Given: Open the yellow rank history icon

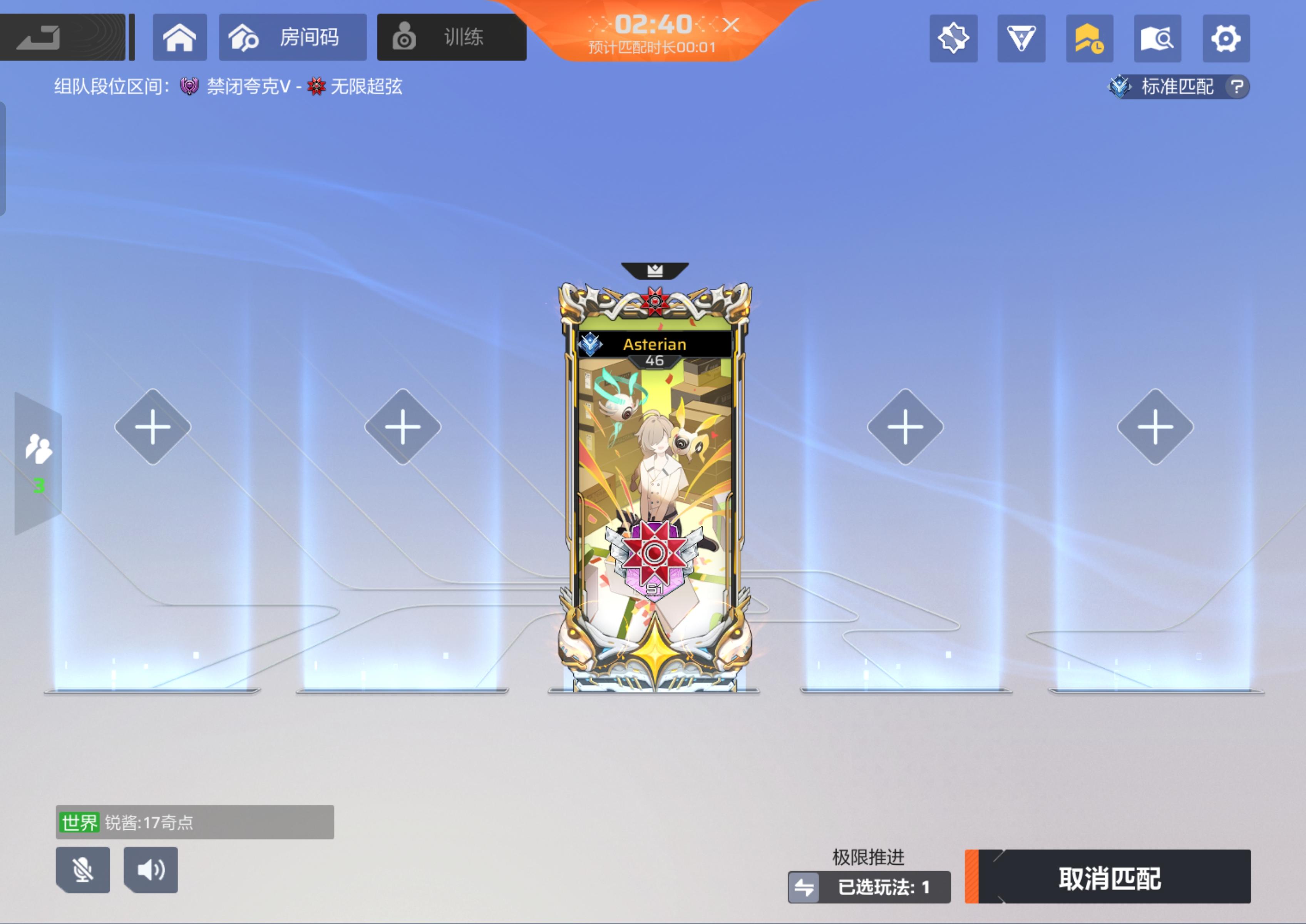Looking at the screenshot, I should [x=1089, y=38].
